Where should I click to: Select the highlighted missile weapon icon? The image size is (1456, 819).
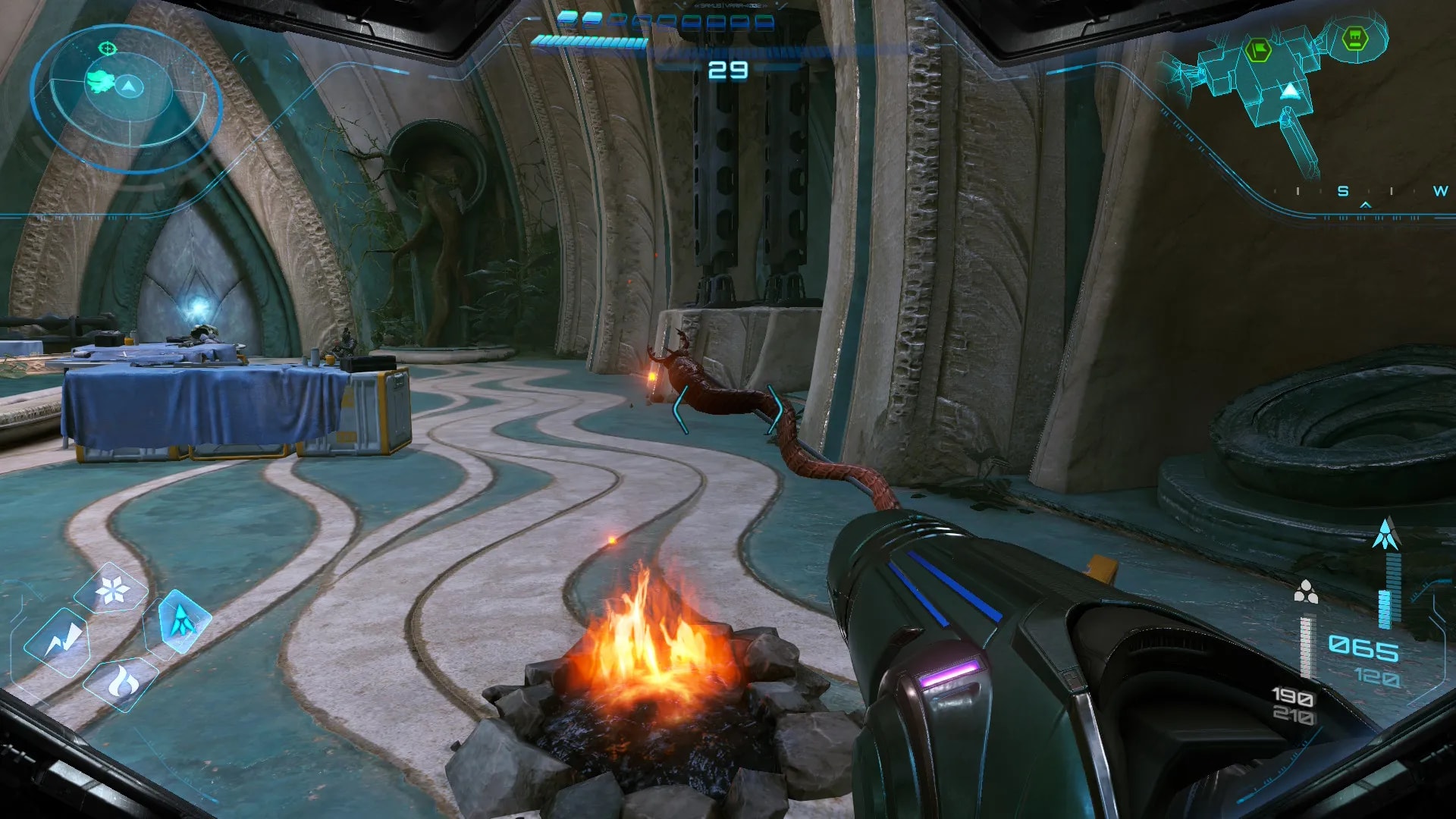[181, 620]
